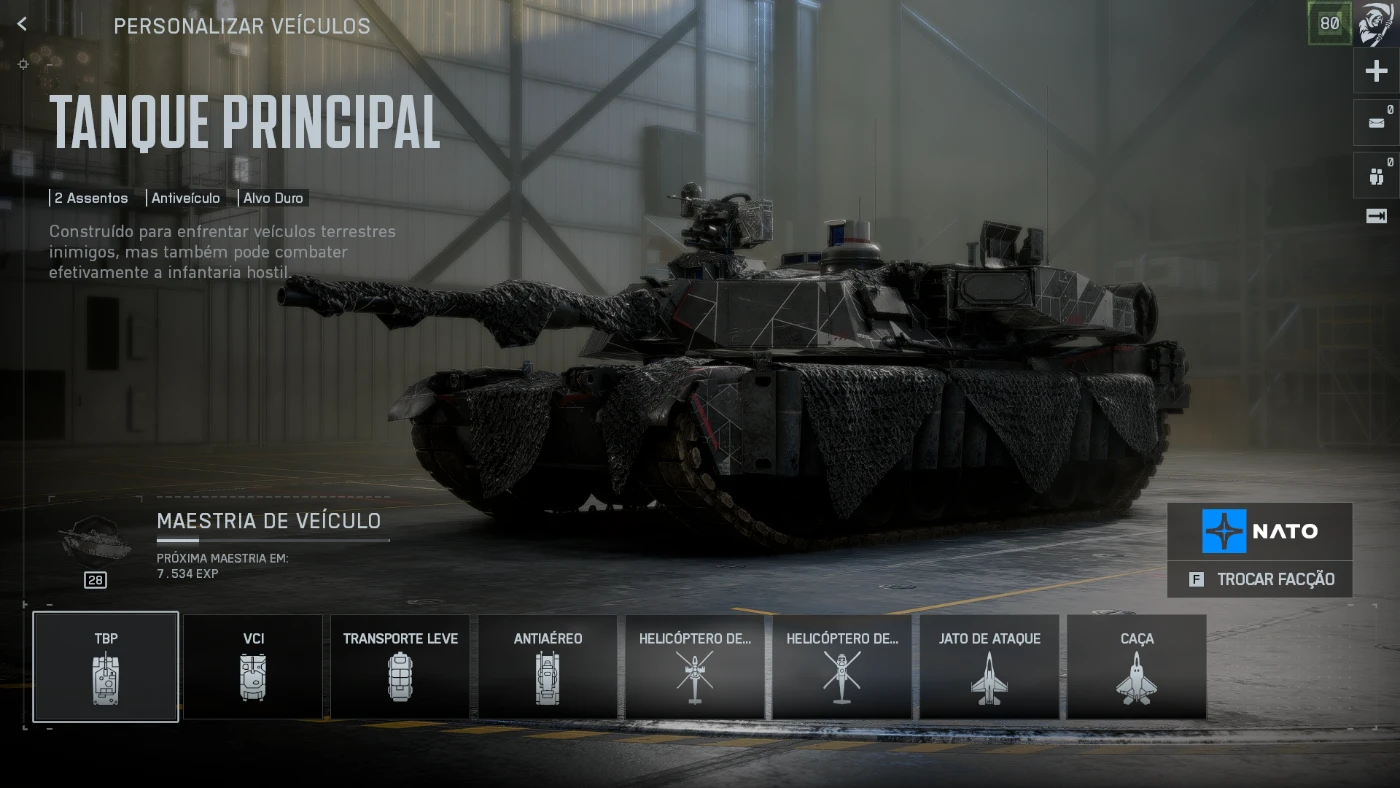Select the NATO faction badge
Screen dimensions: 1400x788
pos(1260,531)
